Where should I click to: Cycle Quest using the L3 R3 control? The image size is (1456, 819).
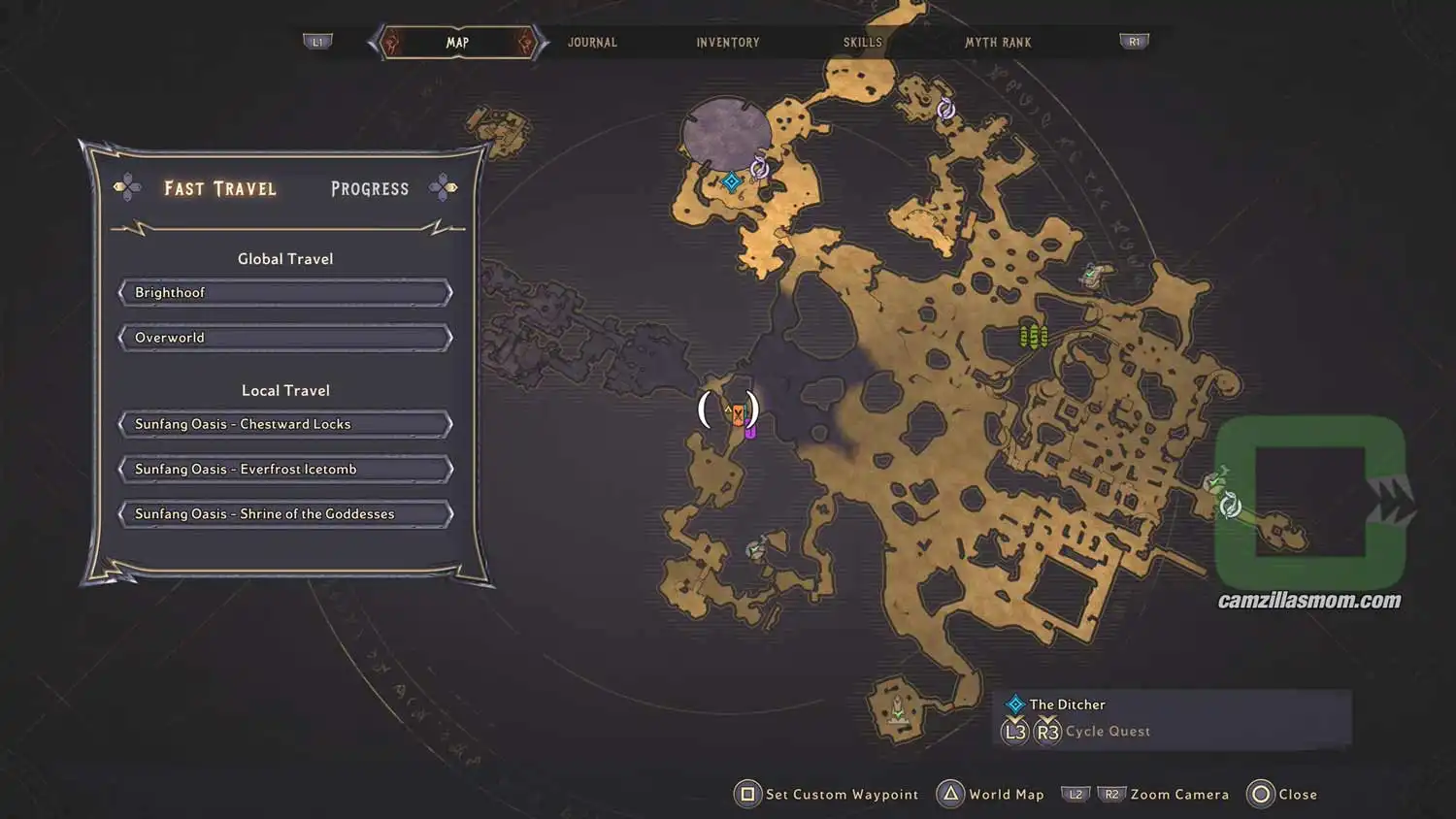coord(1031,731)
